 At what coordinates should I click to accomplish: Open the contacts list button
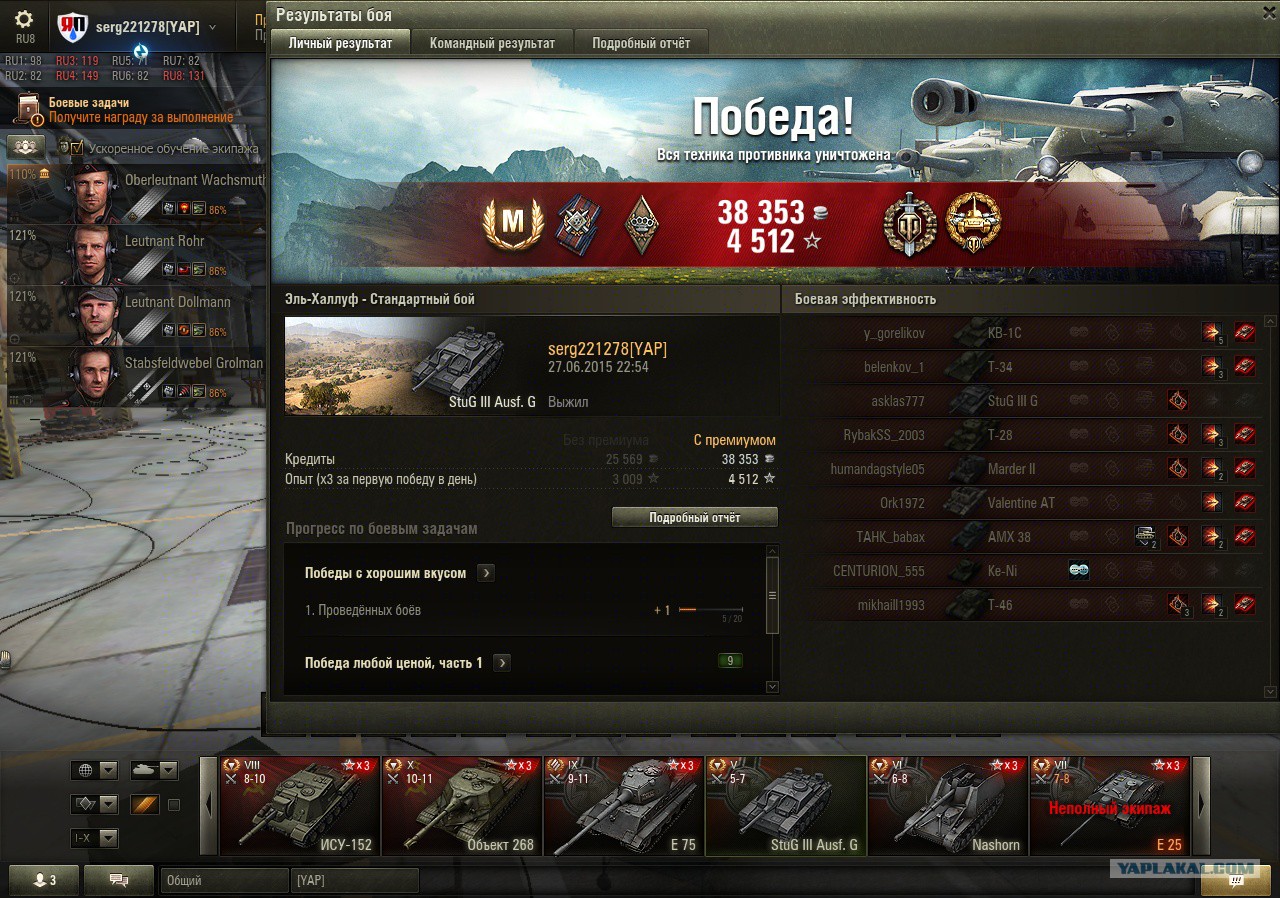click(x=44, y=880)
